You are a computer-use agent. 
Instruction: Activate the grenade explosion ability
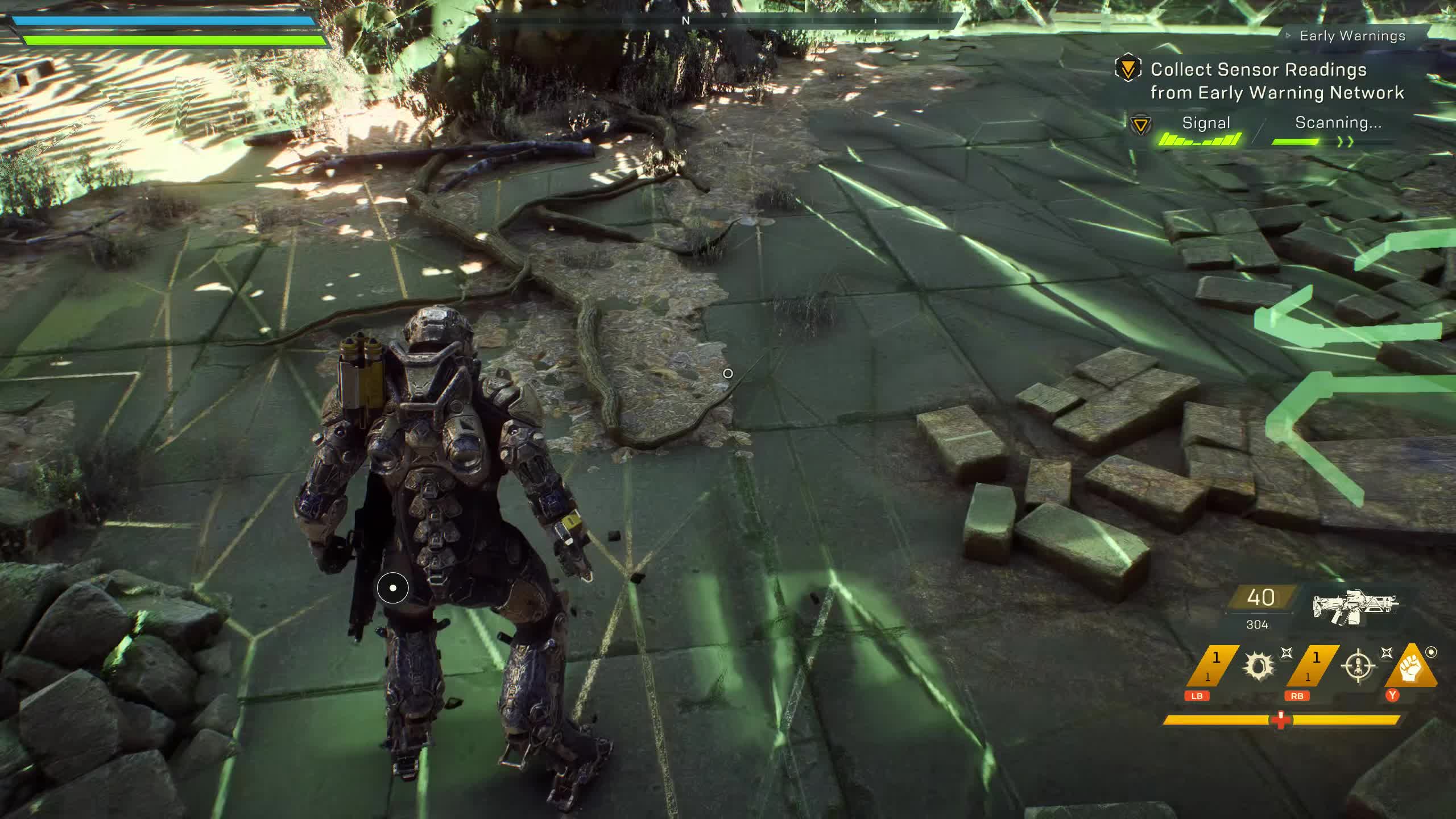[x=1258, y=665]
